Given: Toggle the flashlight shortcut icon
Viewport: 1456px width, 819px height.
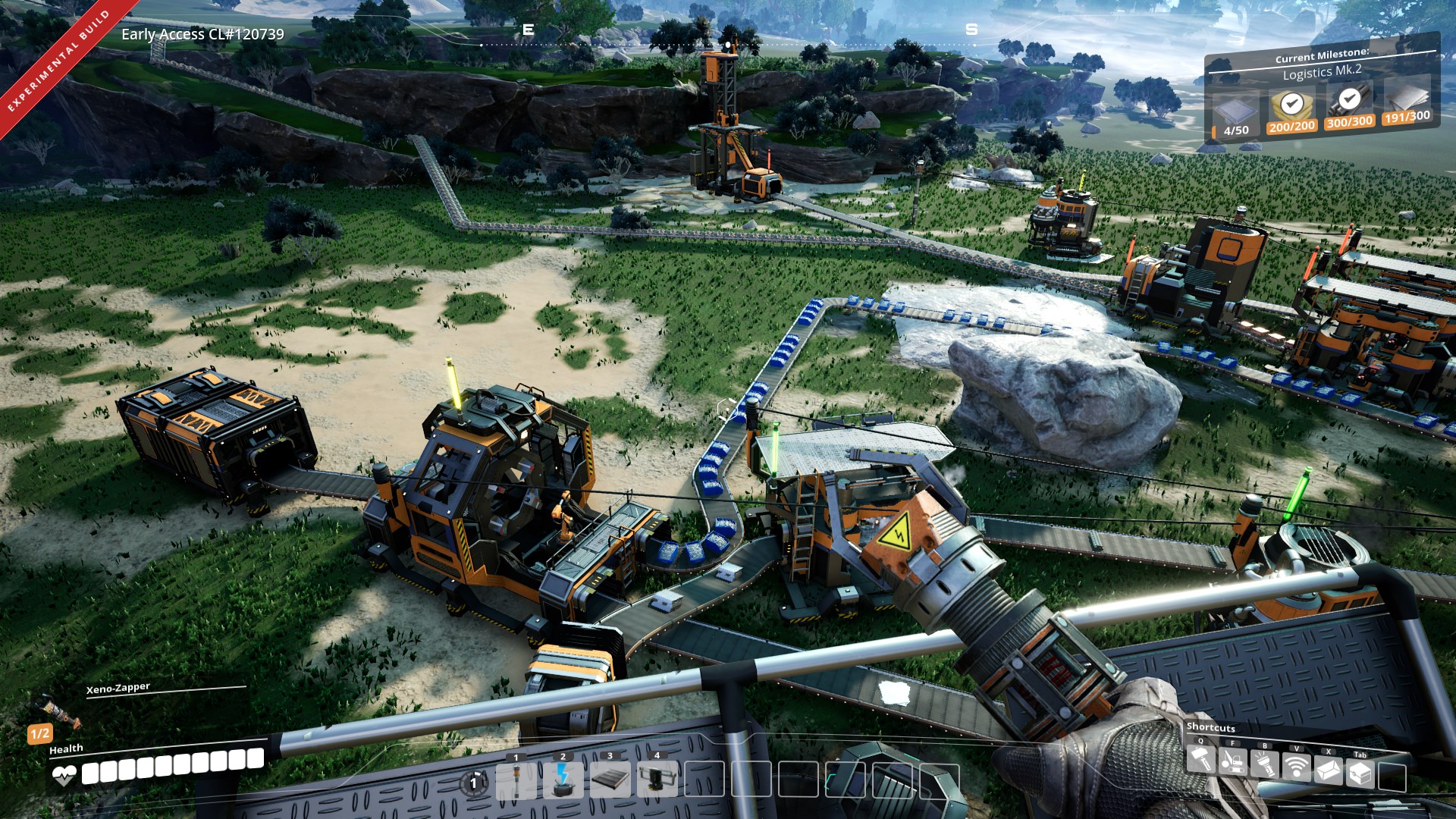Looking at the screenshot, I should point(1264,764).
